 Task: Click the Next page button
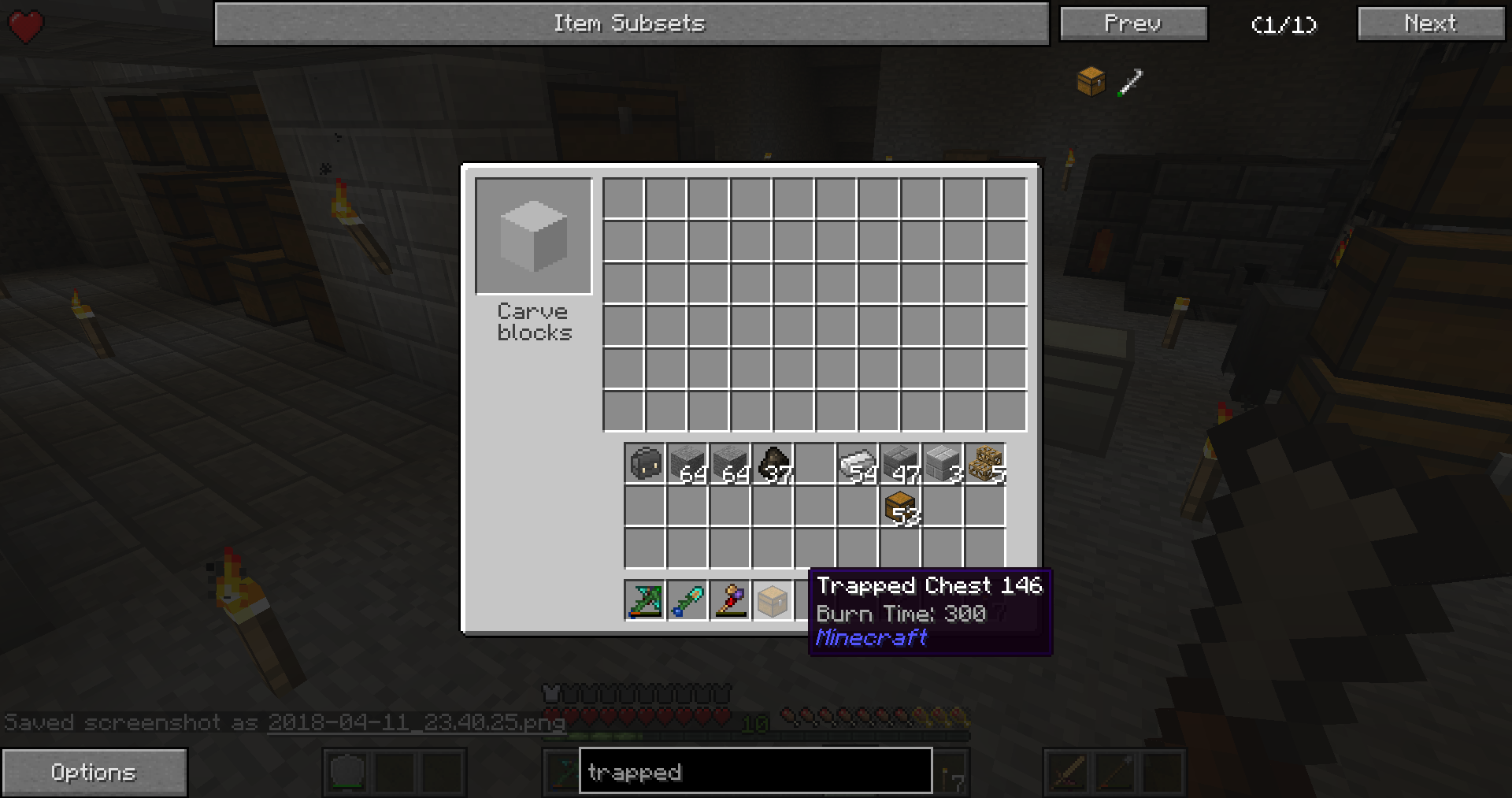[x=1429, y=23]
